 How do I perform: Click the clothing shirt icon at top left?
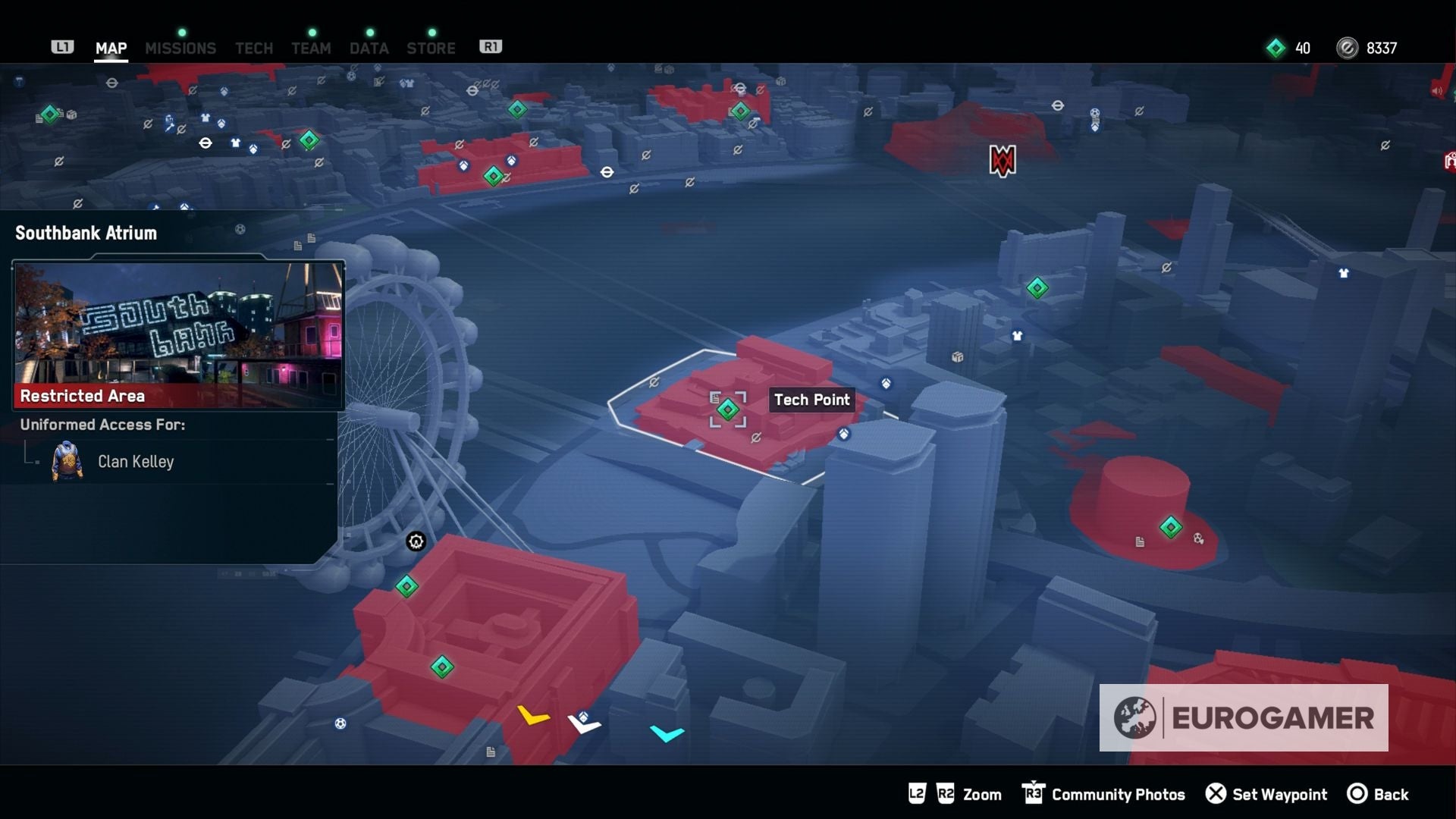(x=205, y=118)
